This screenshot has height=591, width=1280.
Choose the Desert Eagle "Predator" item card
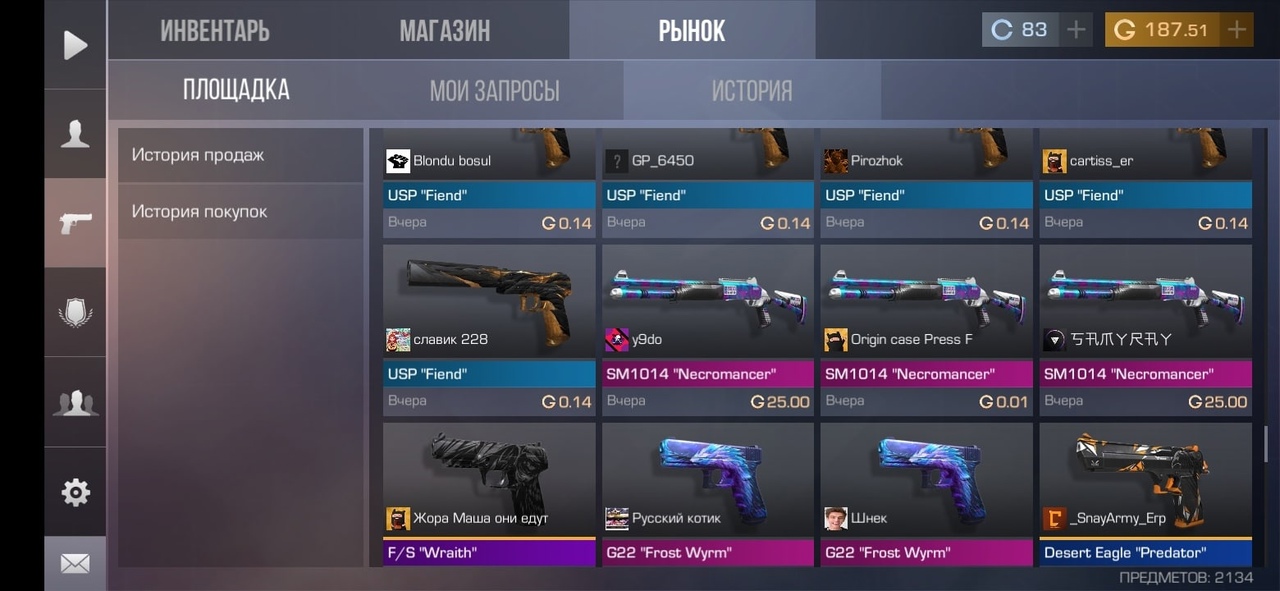[x=1145, y=494]
